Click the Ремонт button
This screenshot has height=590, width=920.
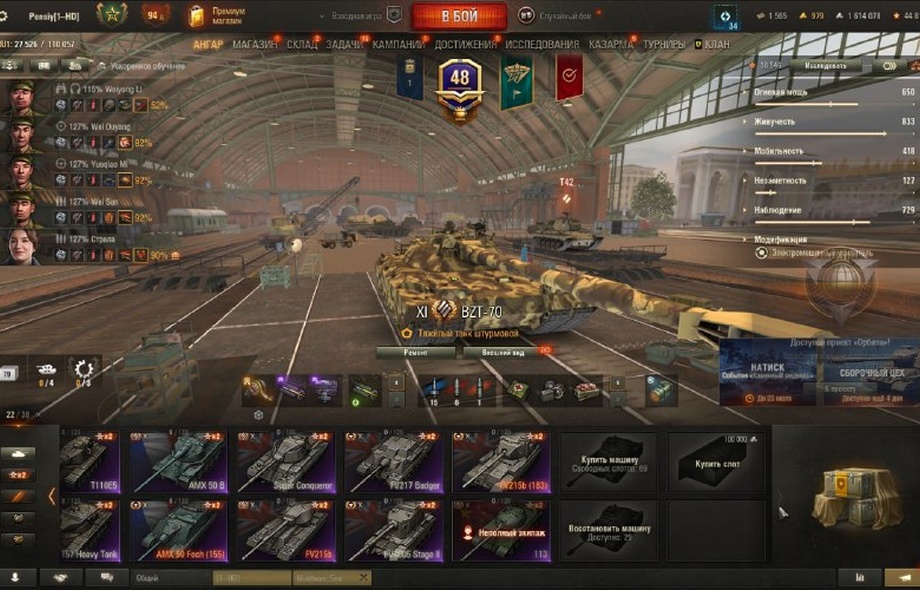[x=416, y=352]
